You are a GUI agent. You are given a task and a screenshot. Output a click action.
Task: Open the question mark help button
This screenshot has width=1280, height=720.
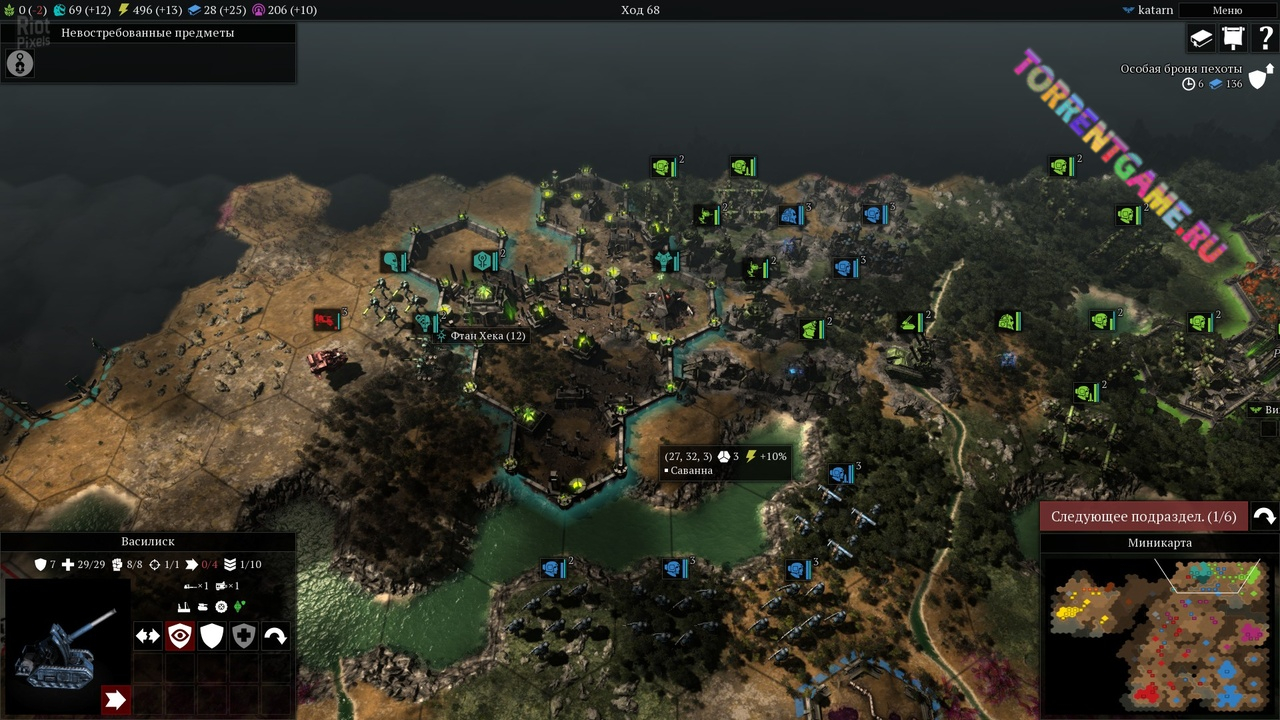point(1265,38)
